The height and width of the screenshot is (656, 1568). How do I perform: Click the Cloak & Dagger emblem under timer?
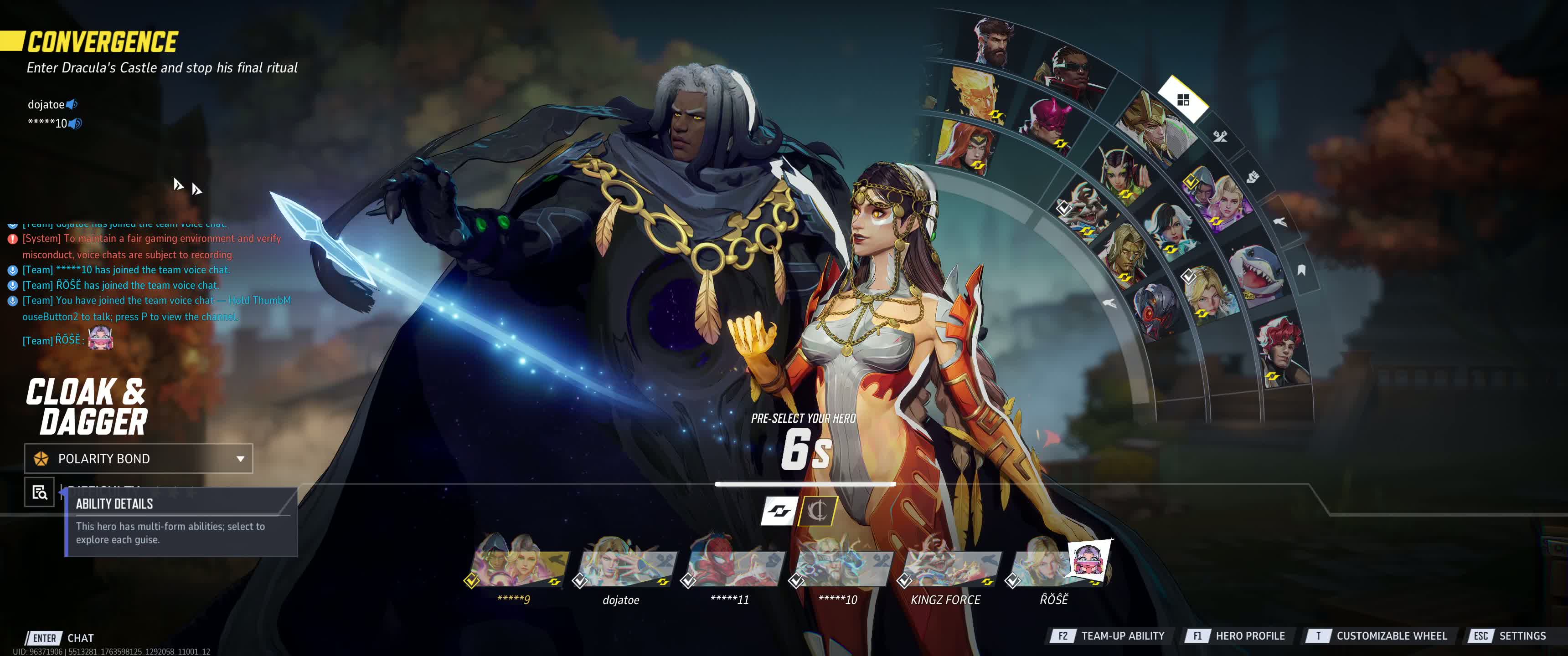(817, 511)
